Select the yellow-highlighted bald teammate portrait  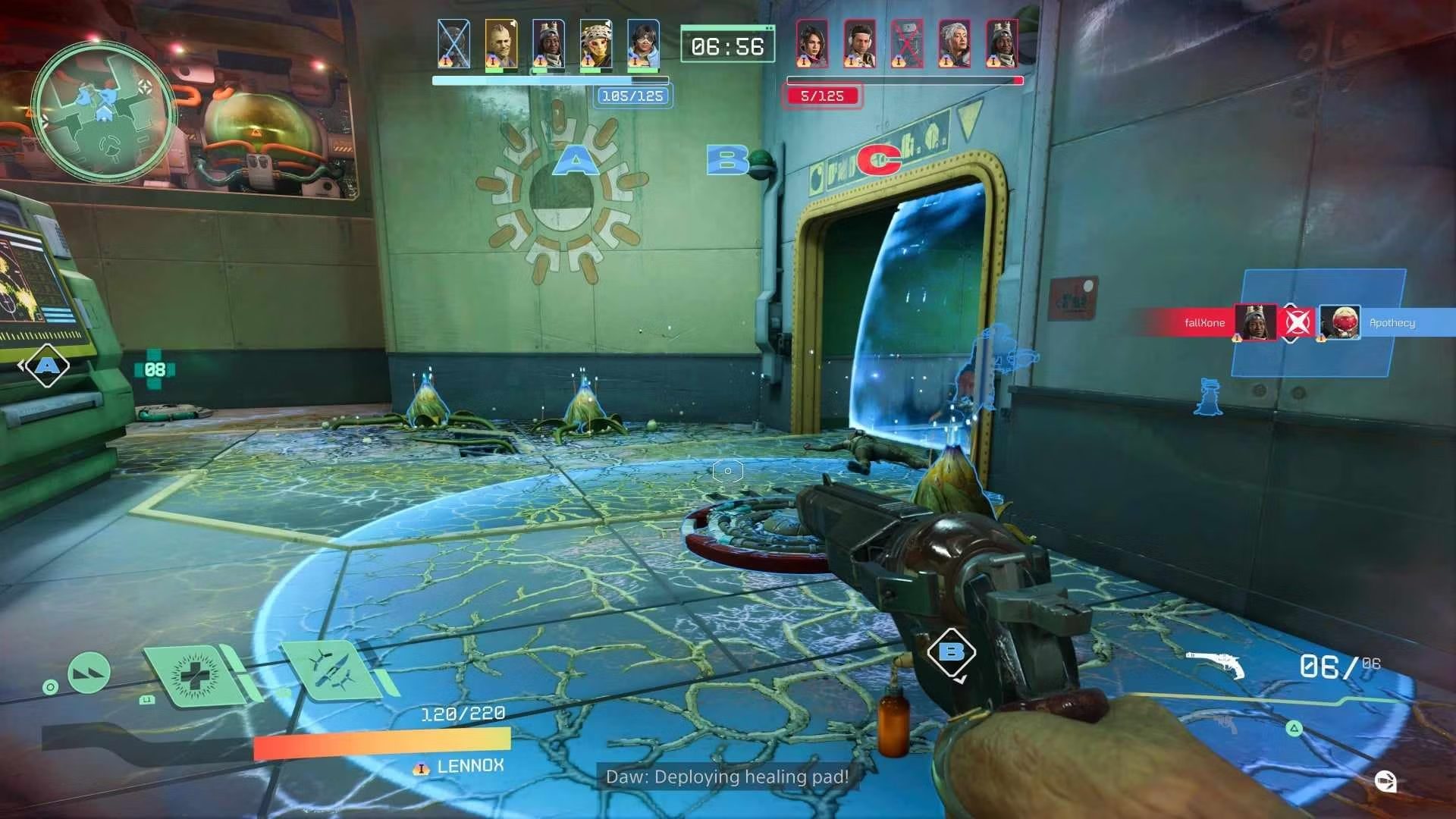[x=501, y=44]
